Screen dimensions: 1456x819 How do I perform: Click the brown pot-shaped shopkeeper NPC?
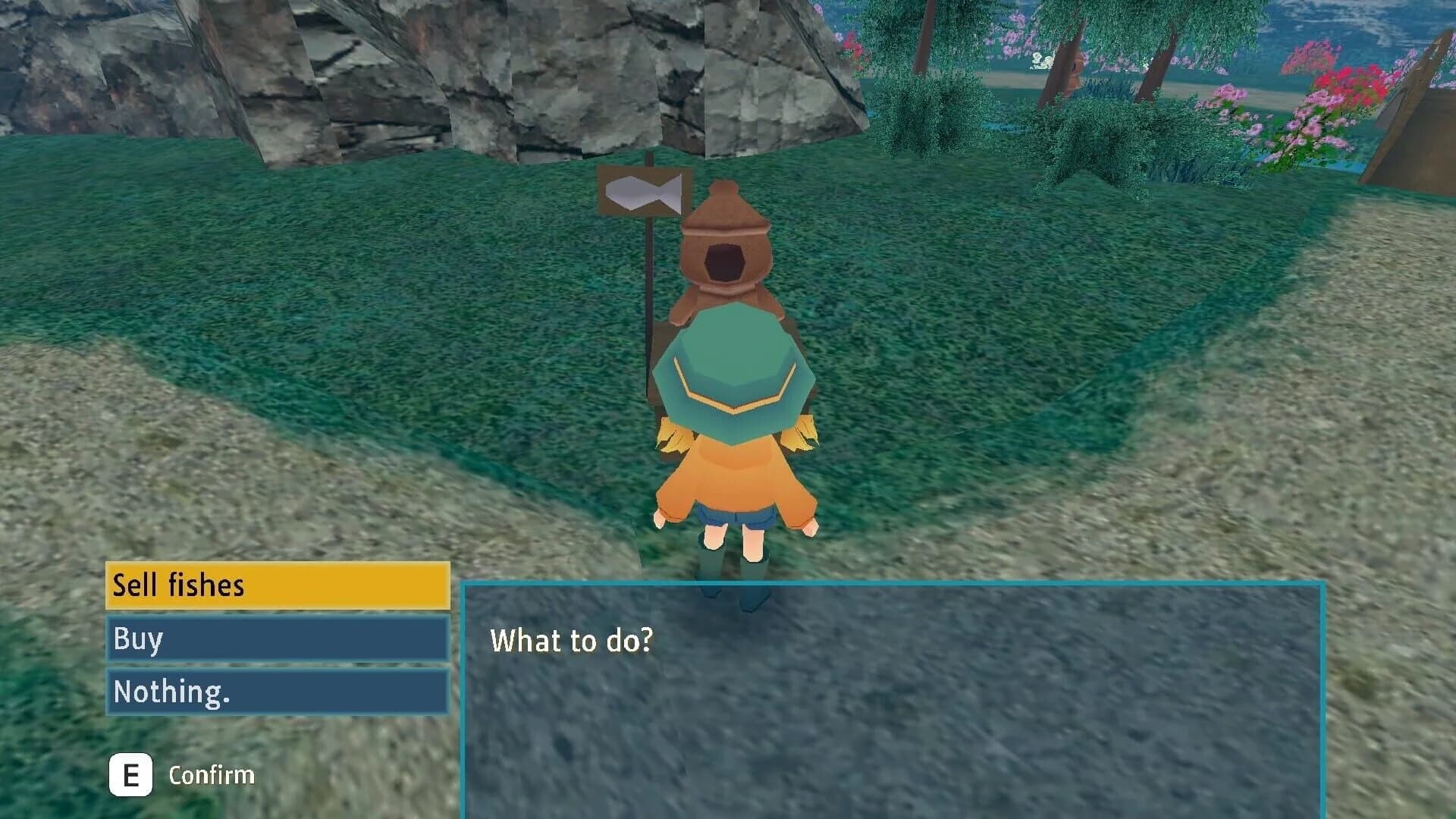point(724,258)
